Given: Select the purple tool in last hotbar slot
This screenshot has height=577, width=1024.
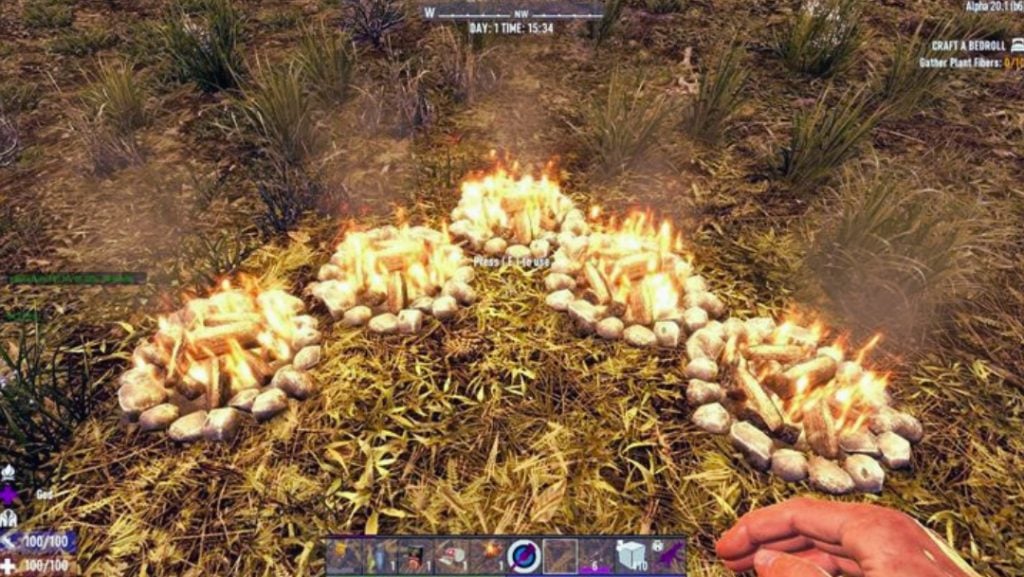Looking at the screenshot, I should (x=667, y=555).
